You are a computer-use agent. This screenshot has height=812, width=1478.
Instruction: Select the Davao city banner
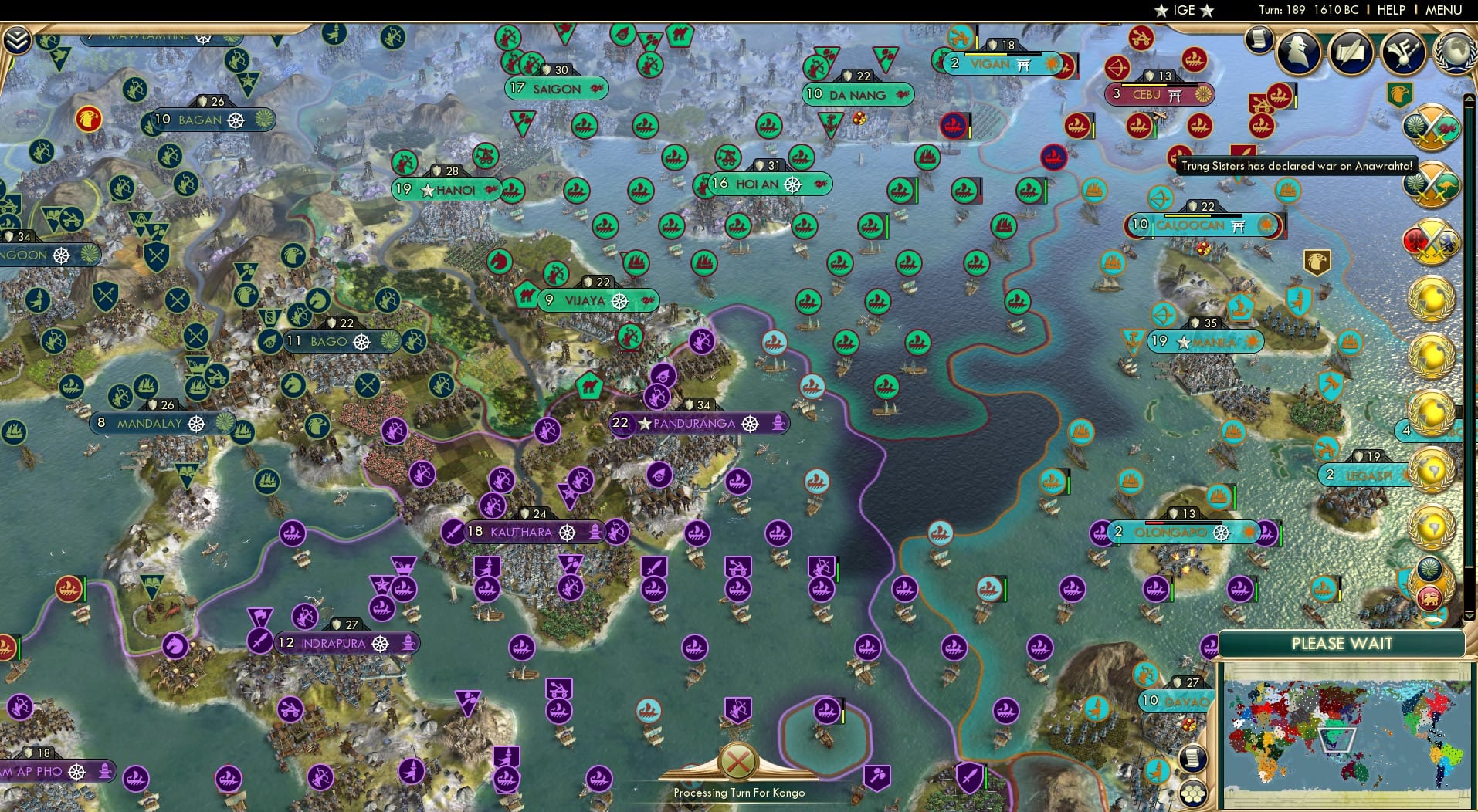[x=1175, y=701]
